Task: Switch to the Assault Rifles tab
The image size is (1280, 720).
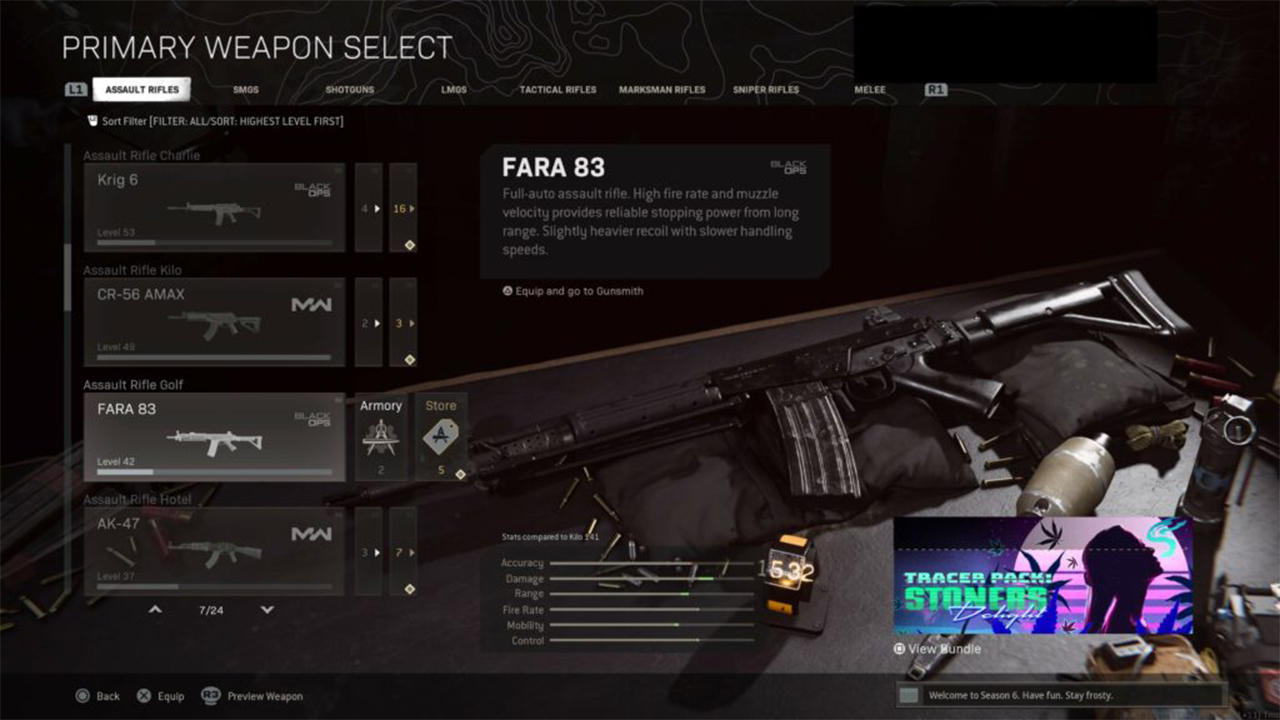Action: coord(142,90)
